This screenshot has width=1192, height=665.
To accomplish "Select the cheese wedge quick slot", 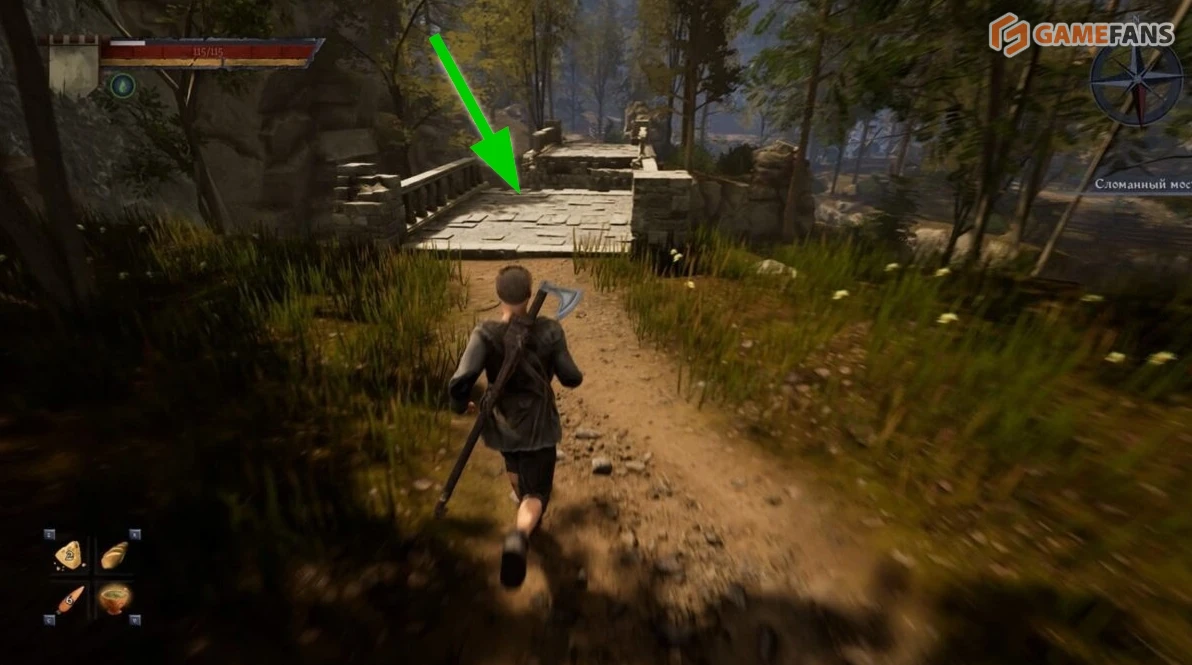I will click(68, 554).
